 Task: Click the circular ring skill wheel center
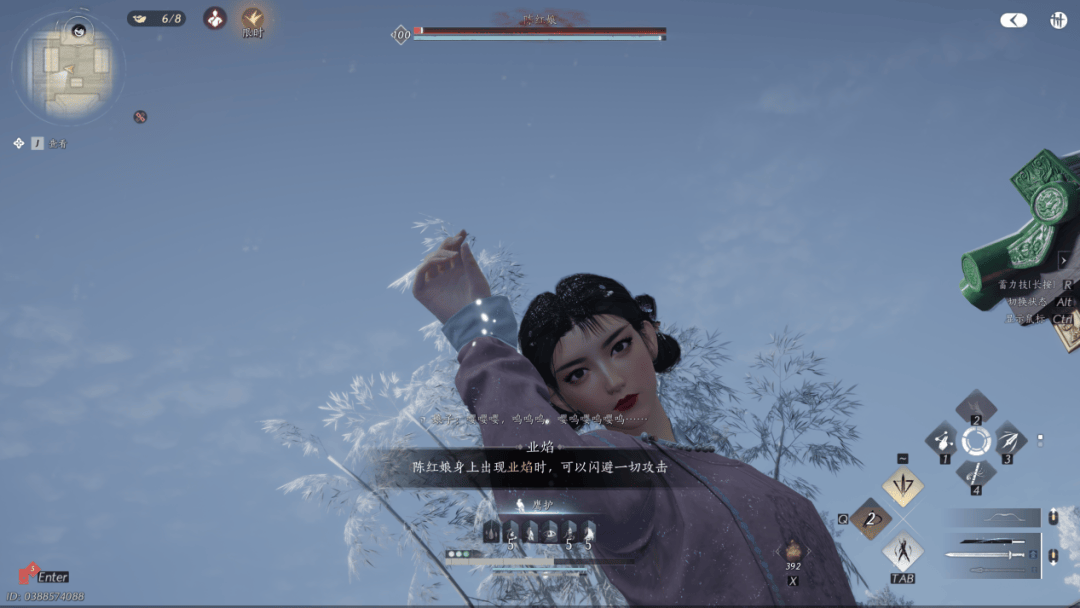point(975,441)
